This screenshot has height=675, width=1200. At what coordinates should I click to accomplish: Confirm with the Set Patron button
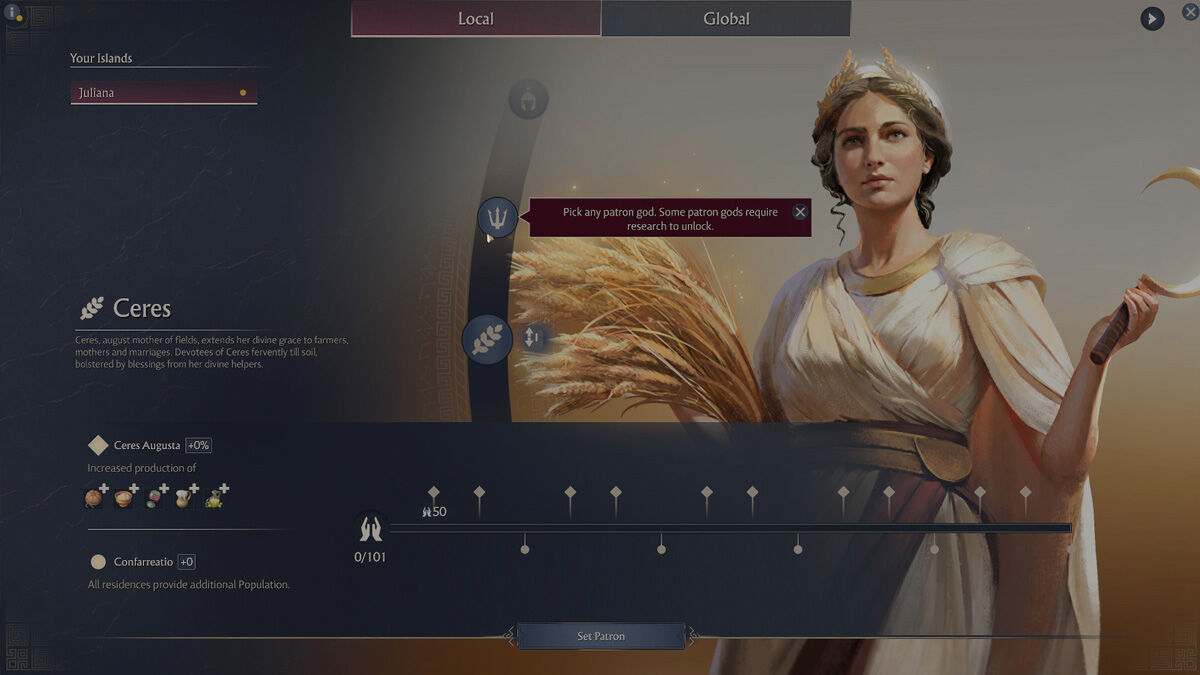click(x=600, y=636)
